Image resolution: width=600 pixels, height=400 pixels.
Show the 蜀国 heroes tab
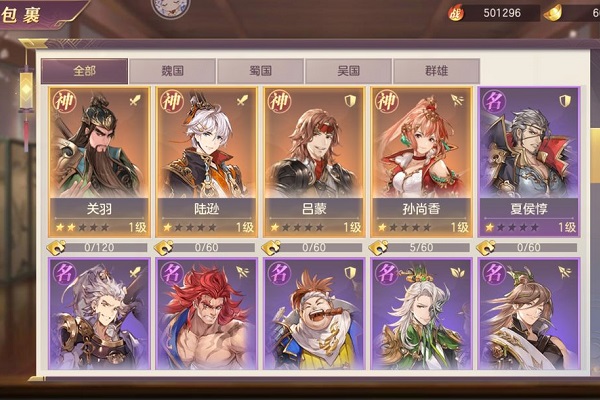(260, 71)
